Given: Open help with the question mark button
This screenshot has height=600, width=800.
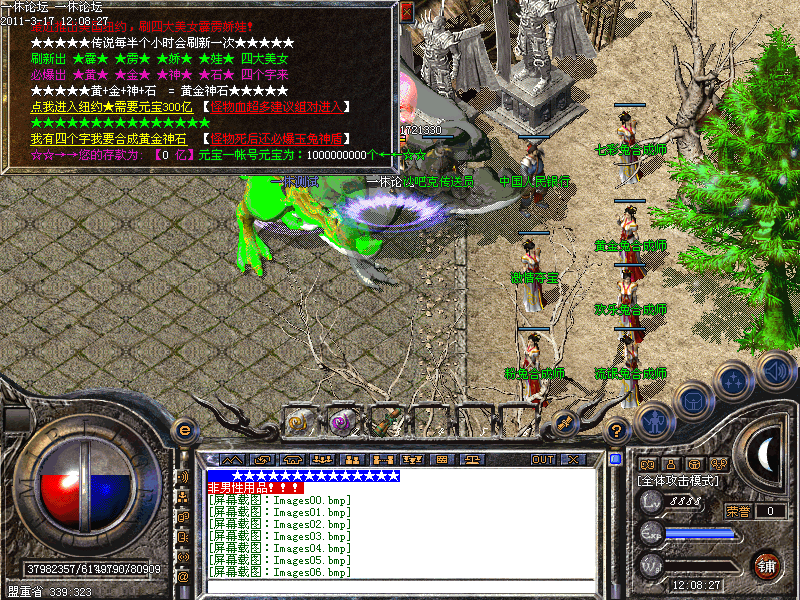Looking at the screenshot, I should pyautogui.click(x=617, y=431).
